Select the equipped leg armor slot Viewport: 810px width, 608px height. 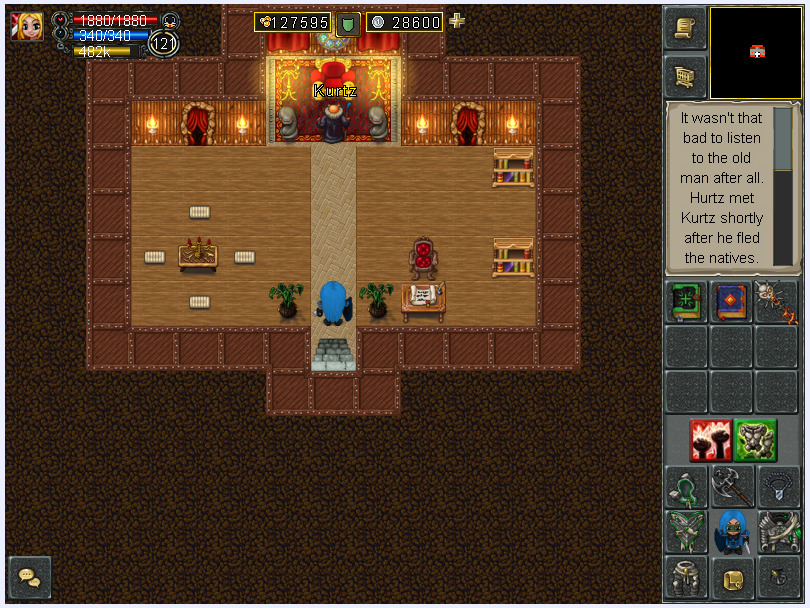(x=686, y=578)
